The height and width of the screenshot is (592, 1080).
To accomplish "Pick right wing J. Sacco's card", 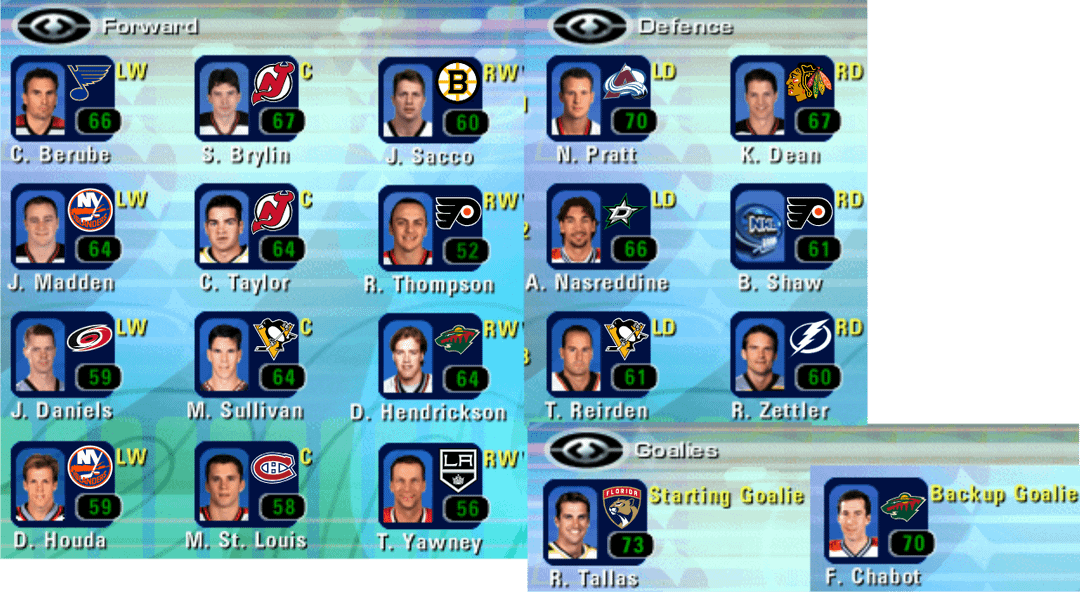I will [x=431, y=99].
